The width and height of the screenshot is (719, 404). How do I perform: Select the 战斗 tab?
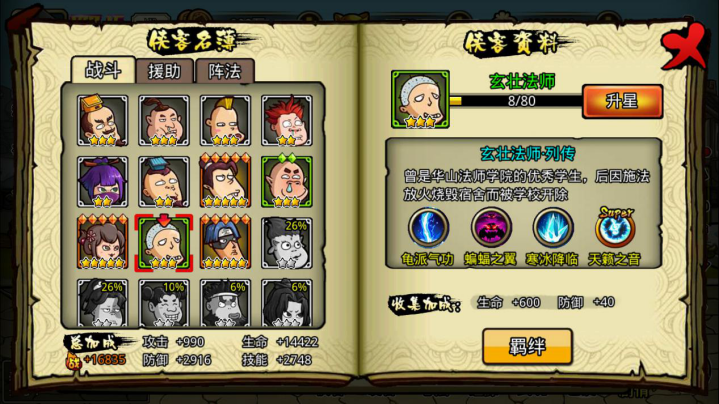(x=106, y=70)
